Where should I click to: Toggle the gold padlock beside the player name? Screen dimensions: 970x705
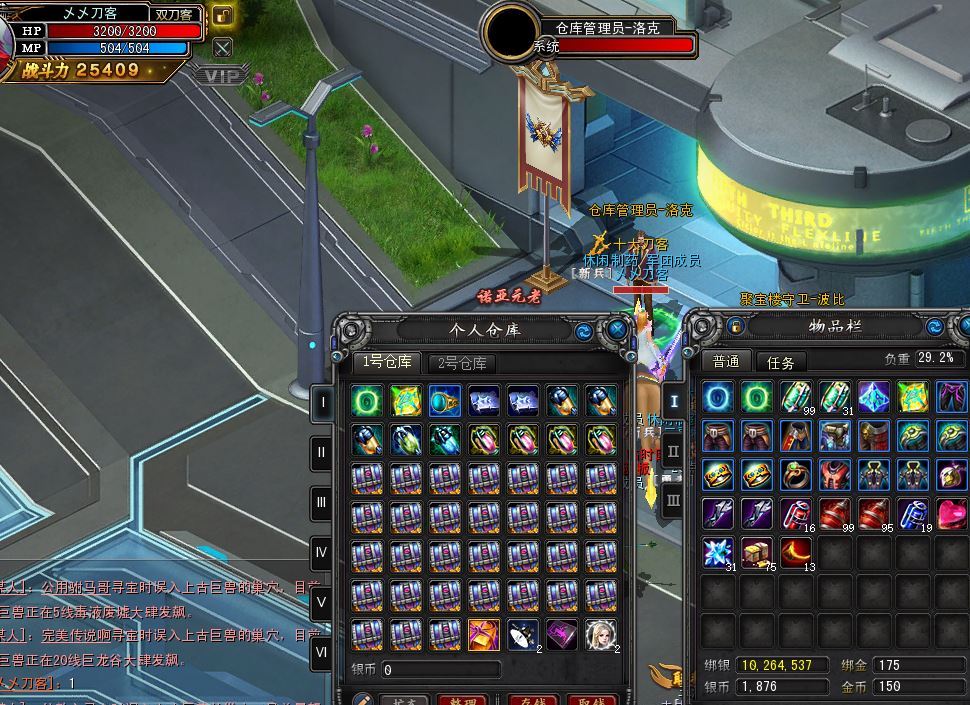pyautogui.click(x=222, y=16)
